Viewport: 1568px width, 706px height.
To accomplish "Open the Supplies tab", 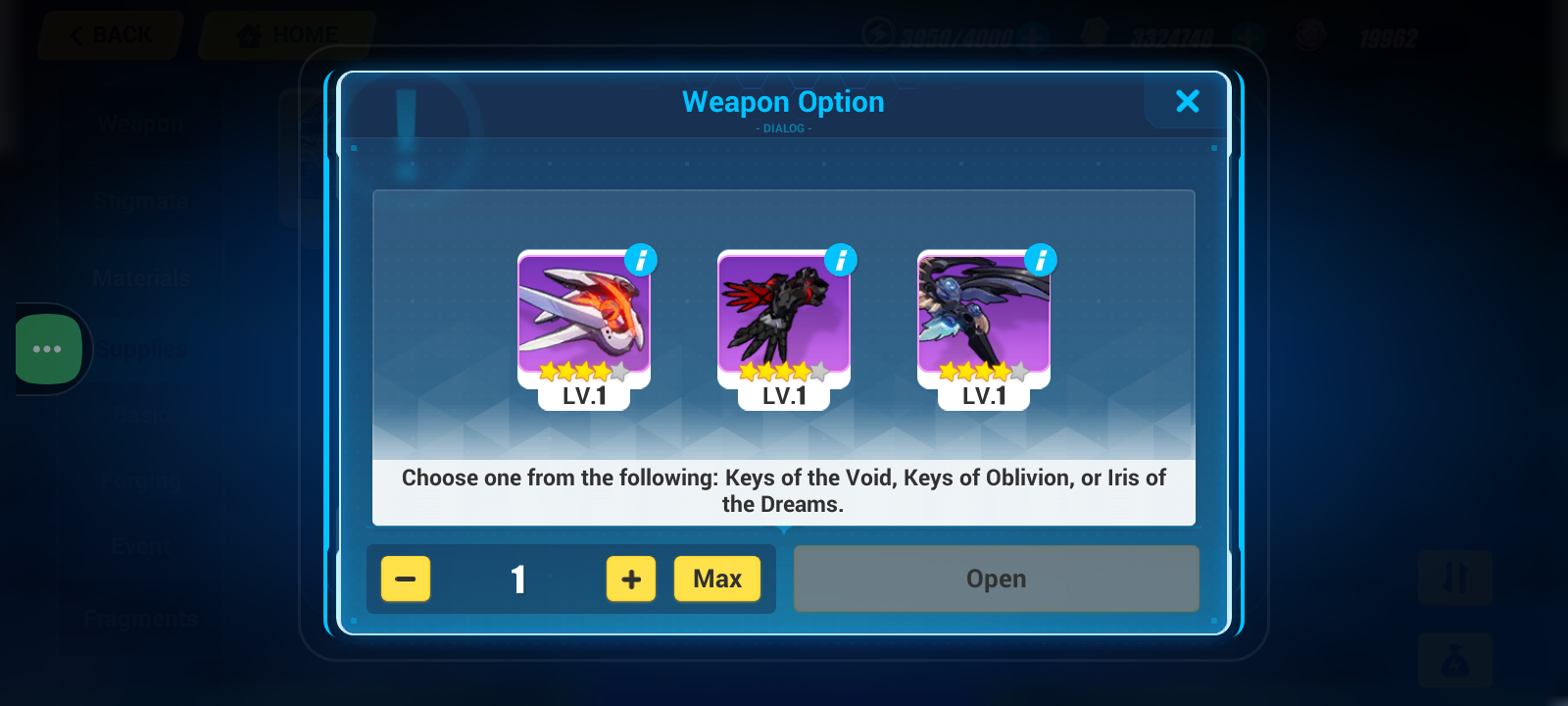I will [x=140, y=348].
